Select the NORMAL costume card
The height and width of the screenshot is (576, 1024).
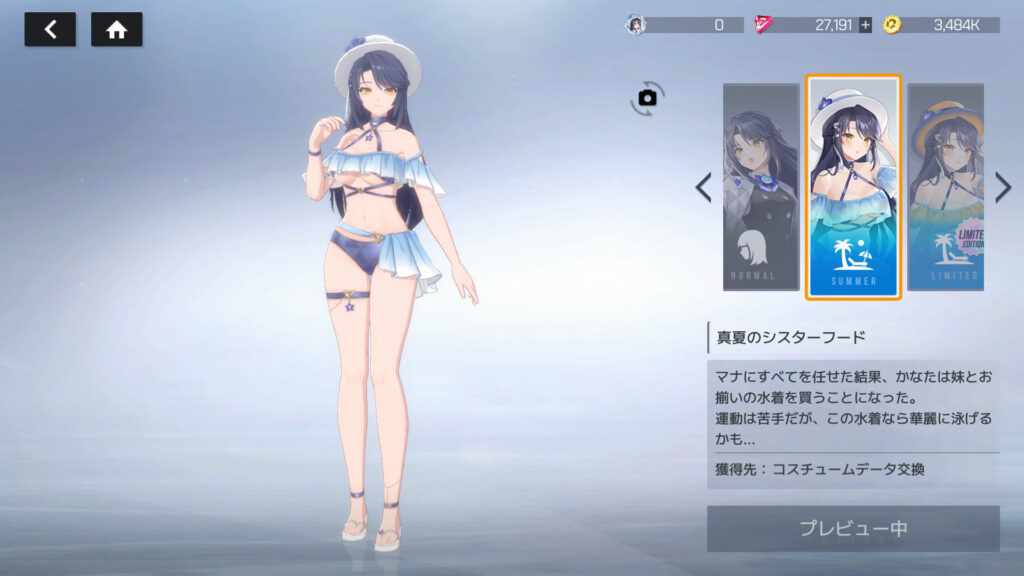tap(761, 187)
